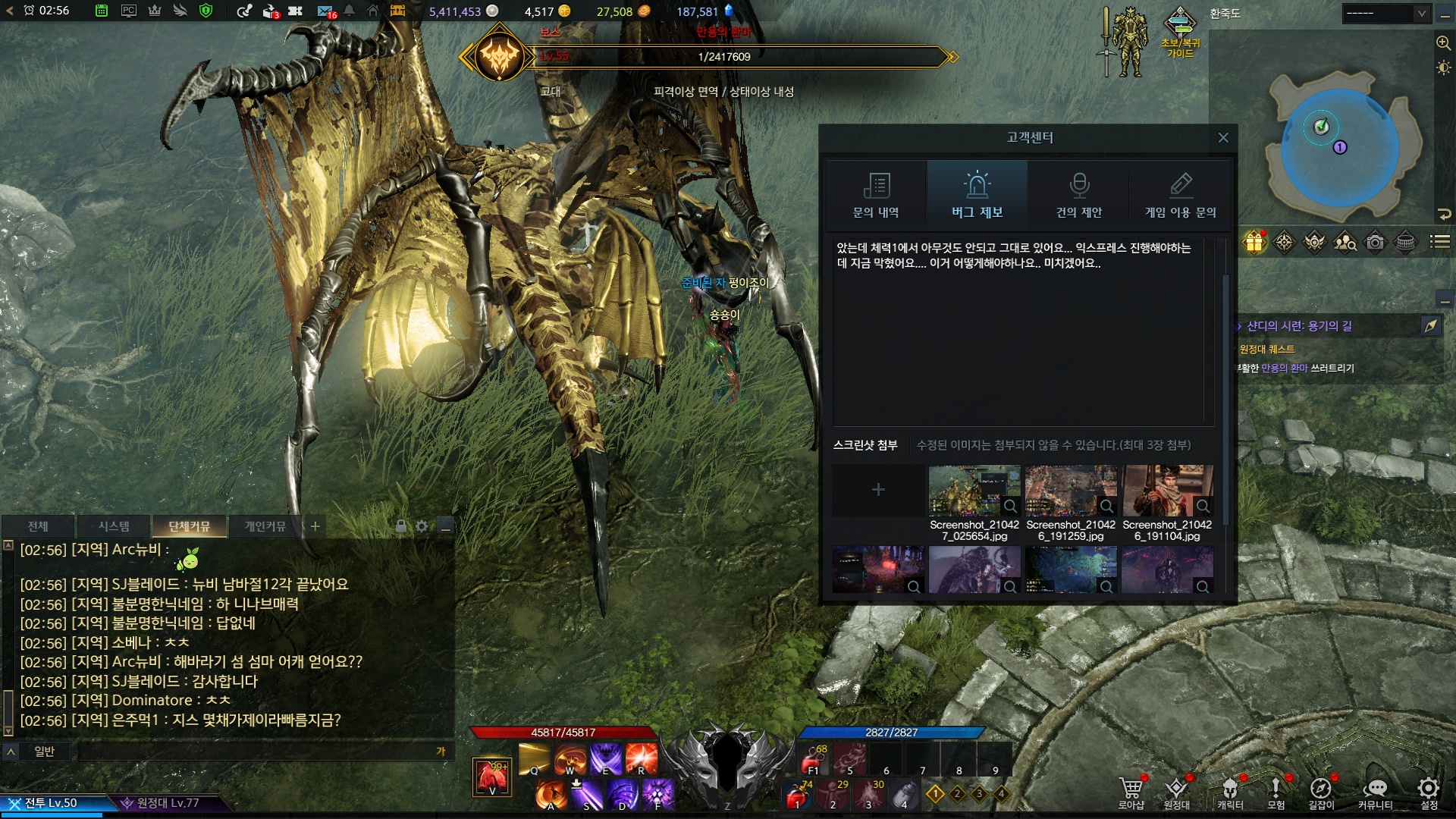Open the 캐릭터 menu
Screen dimensions: 1456x819
tap(1230, 792)
